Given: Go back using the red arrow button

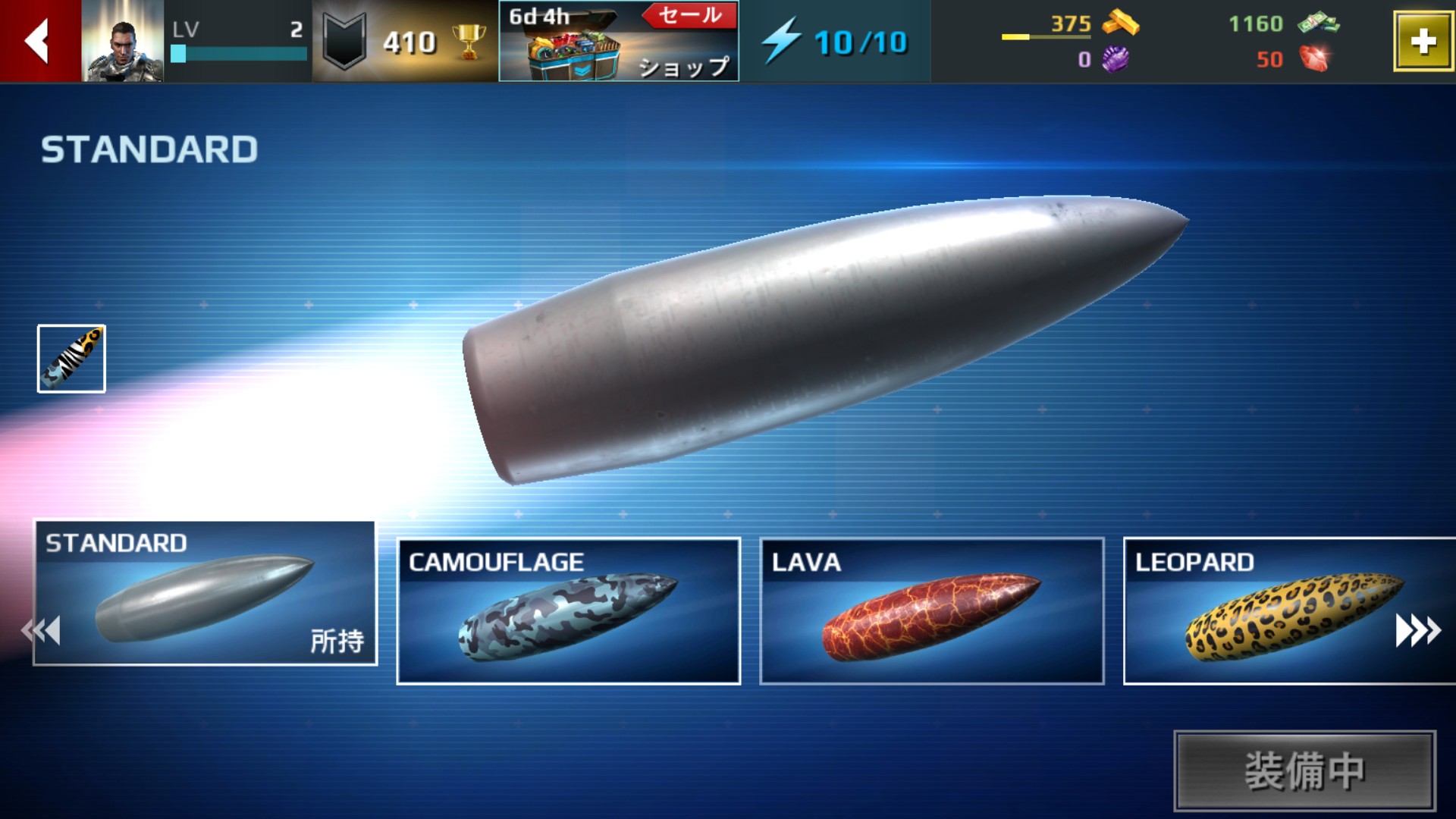Looking at the screenshot, I should [x=39, y=41].
